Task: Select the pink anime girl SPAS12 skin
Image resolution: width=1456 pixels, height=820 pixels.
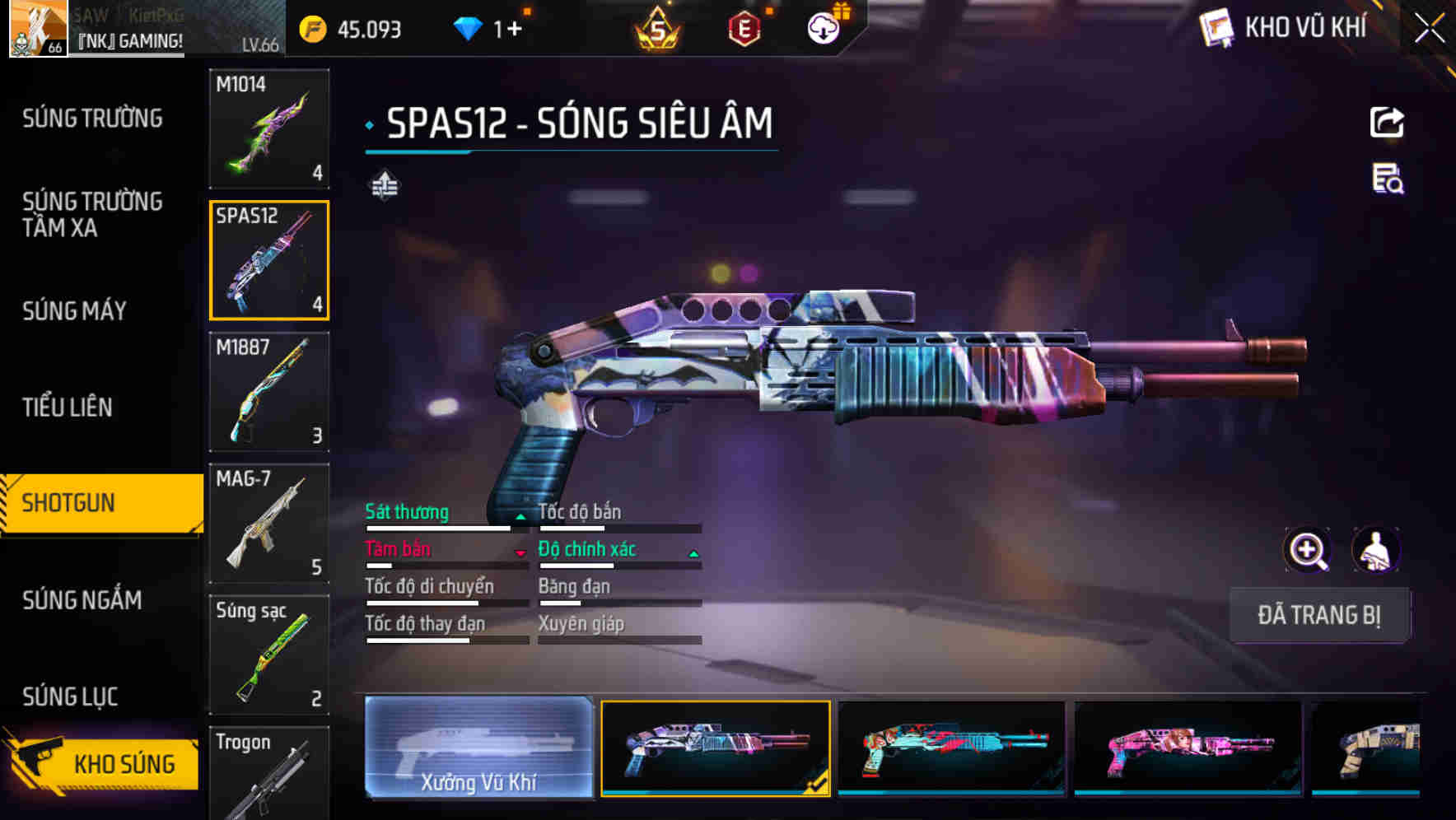Action: point(1188,748)
